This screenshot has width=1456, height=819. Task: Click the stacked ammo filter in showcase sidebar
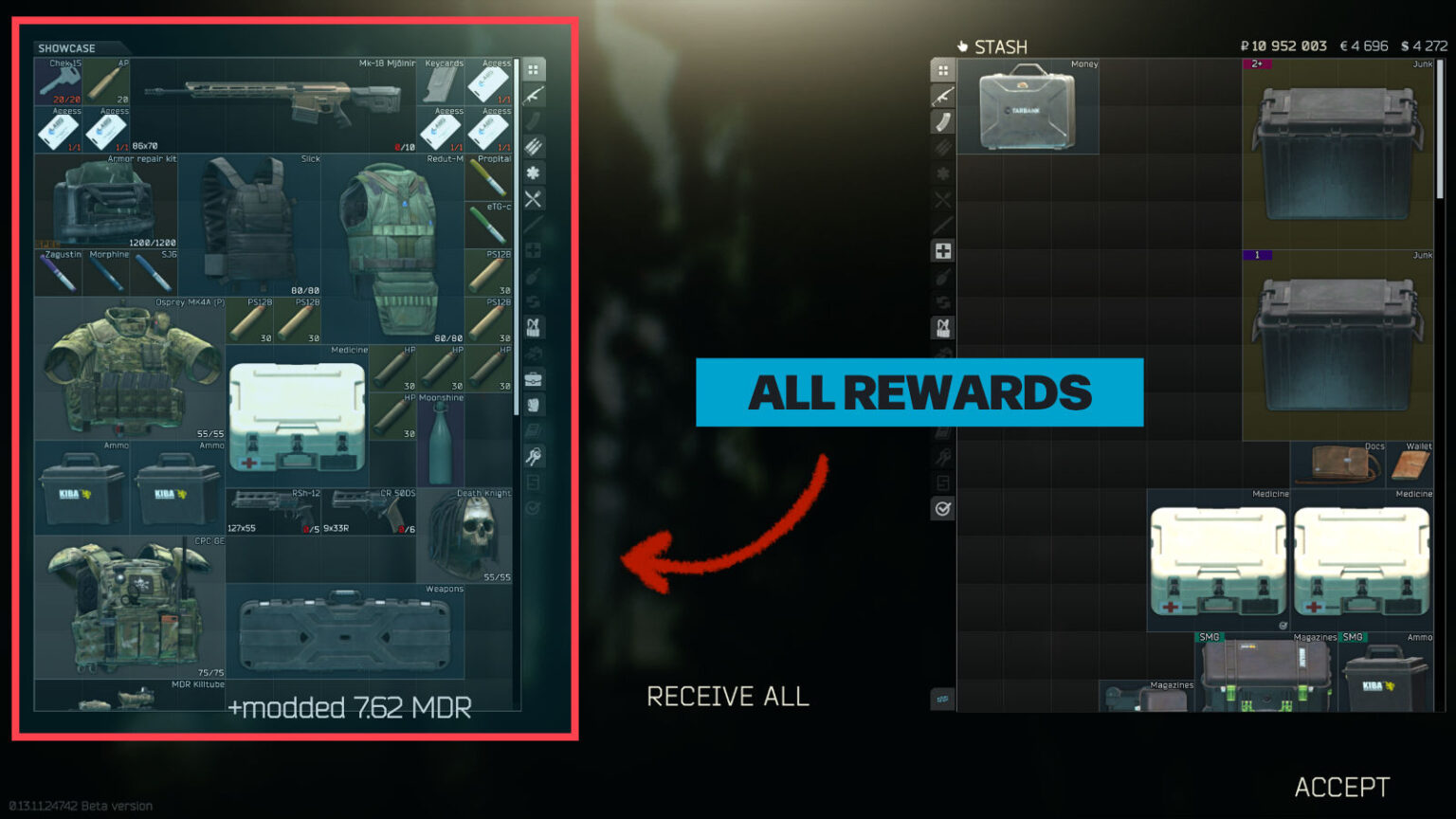(534, 147)
